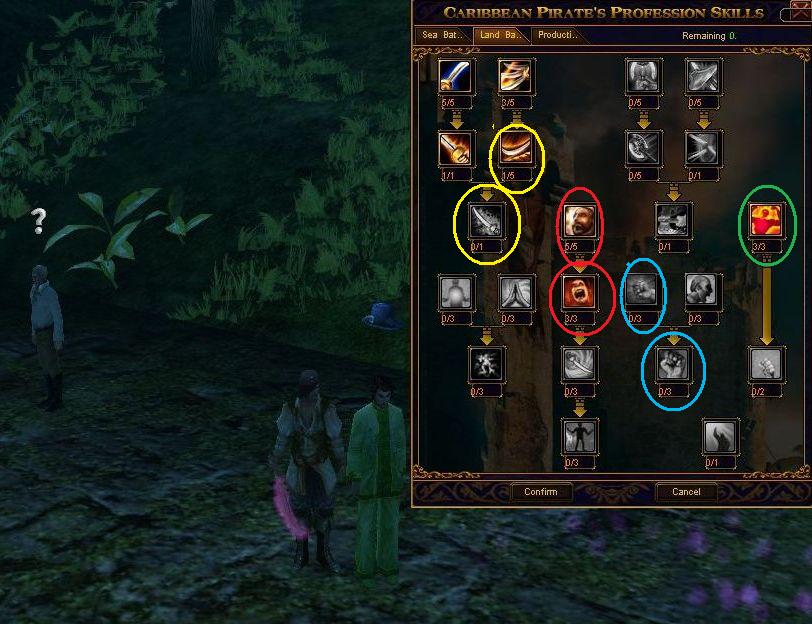Image resolution: width=812 pixels, height=624 pixels.
Task: Choose the red screaming face skill
Action: (580, 292)
